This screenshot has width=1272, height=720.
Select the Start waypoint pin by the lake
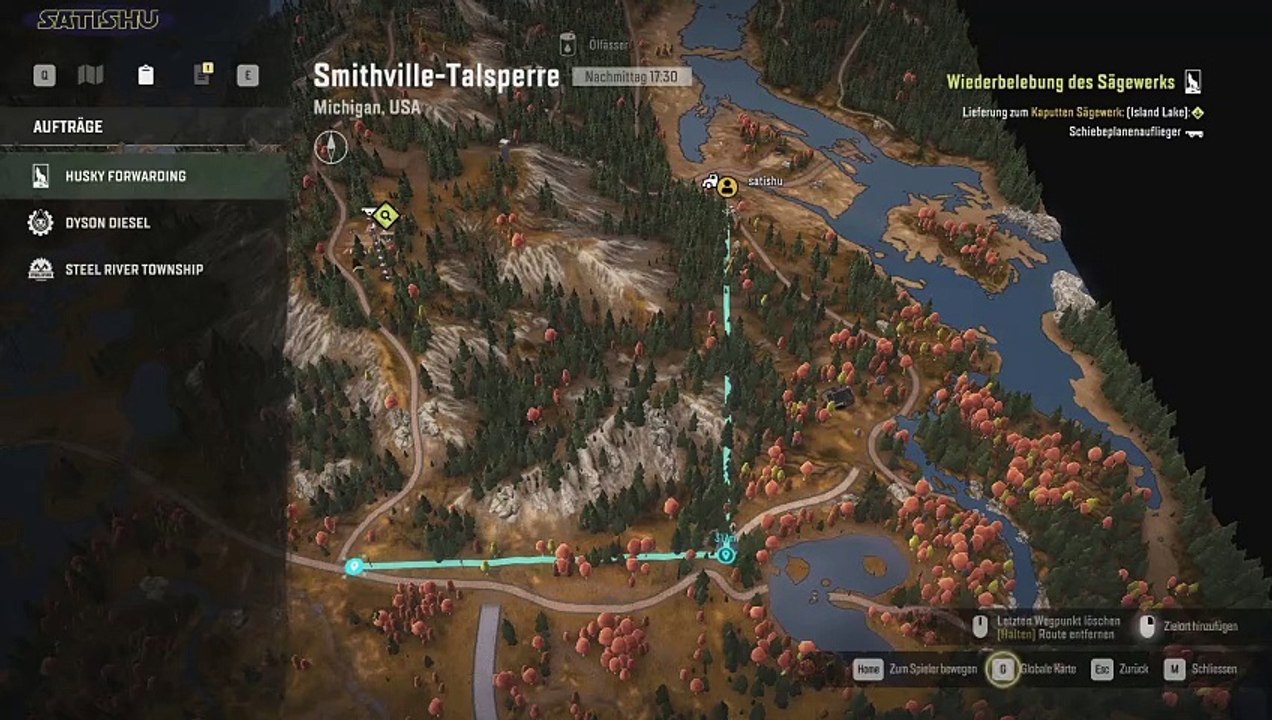point(727,554)
